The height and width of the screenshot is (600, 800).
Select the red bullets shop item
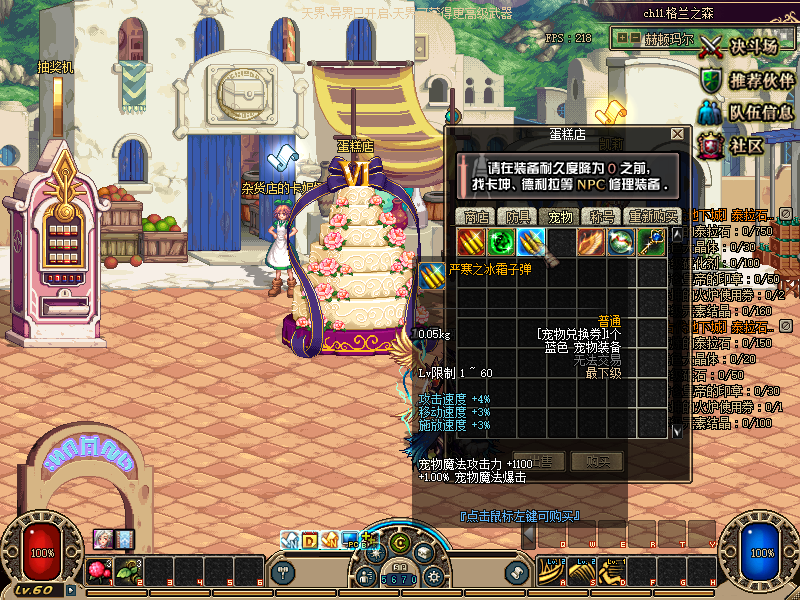coord(471,241)
